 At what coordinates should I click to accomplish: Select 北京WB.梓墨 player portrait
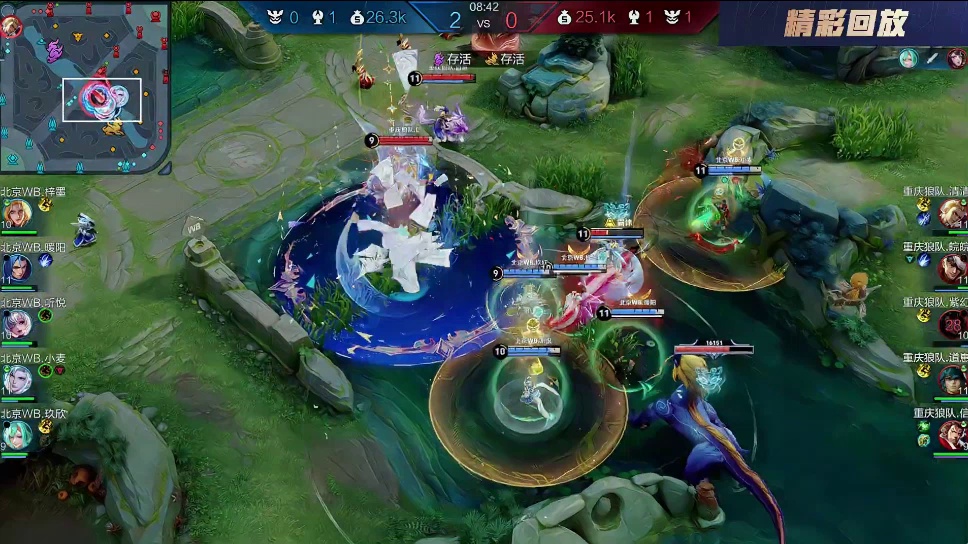pyautogui.click(x=17, y=213)
